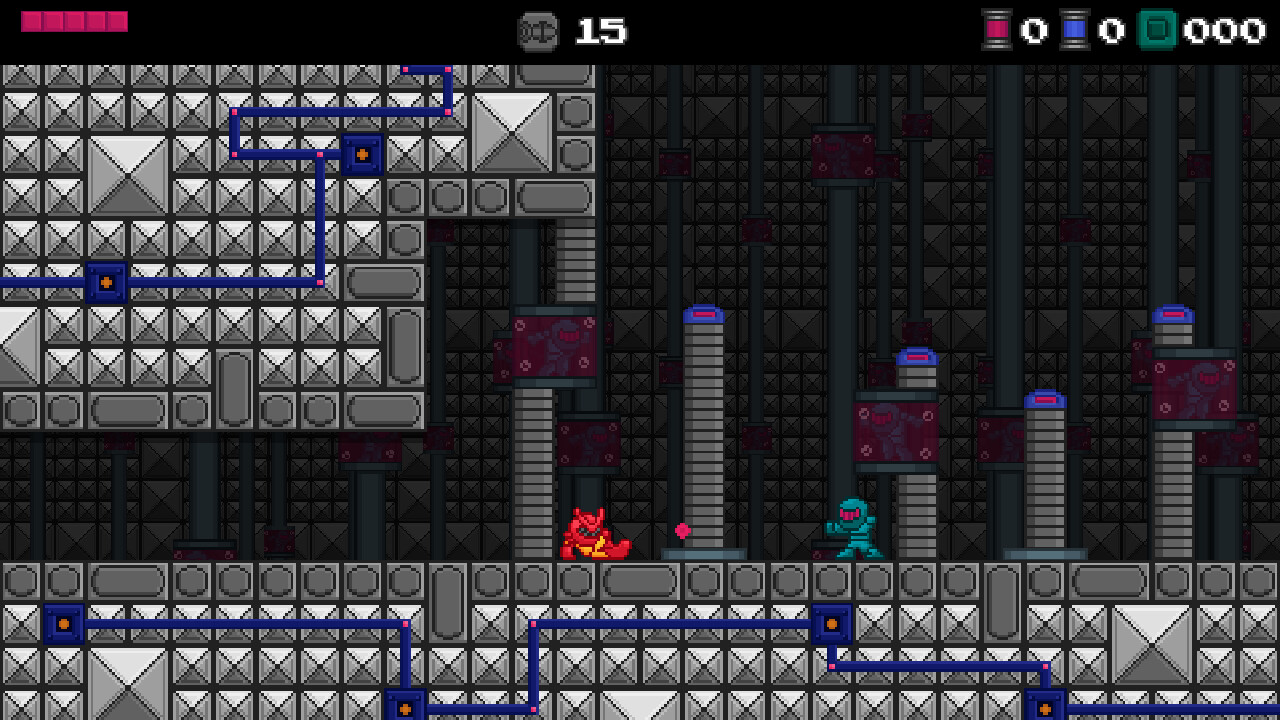1280x720 pixels.
Task: Click the teal gem icon beside the 000 counter
Action: click(1157, 31)
